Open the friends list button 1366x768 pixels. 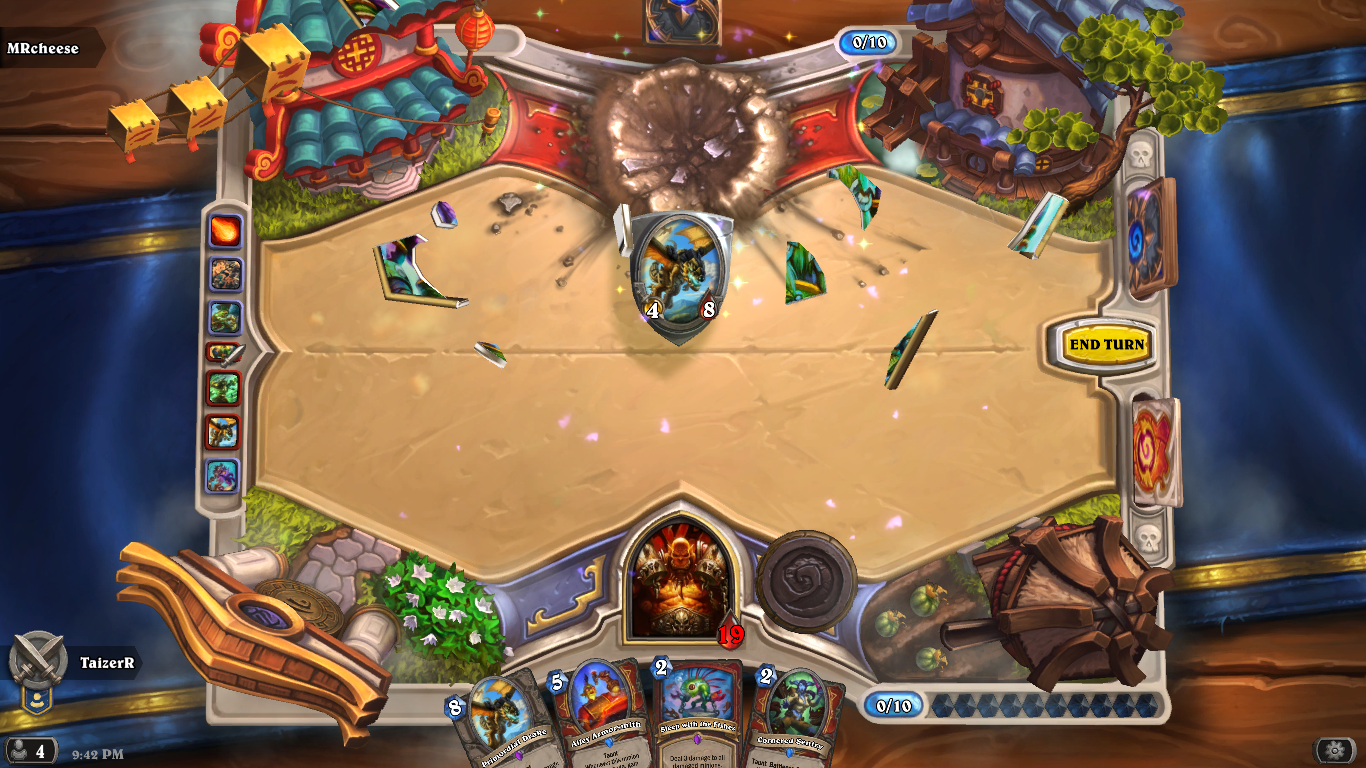(31, 750)
